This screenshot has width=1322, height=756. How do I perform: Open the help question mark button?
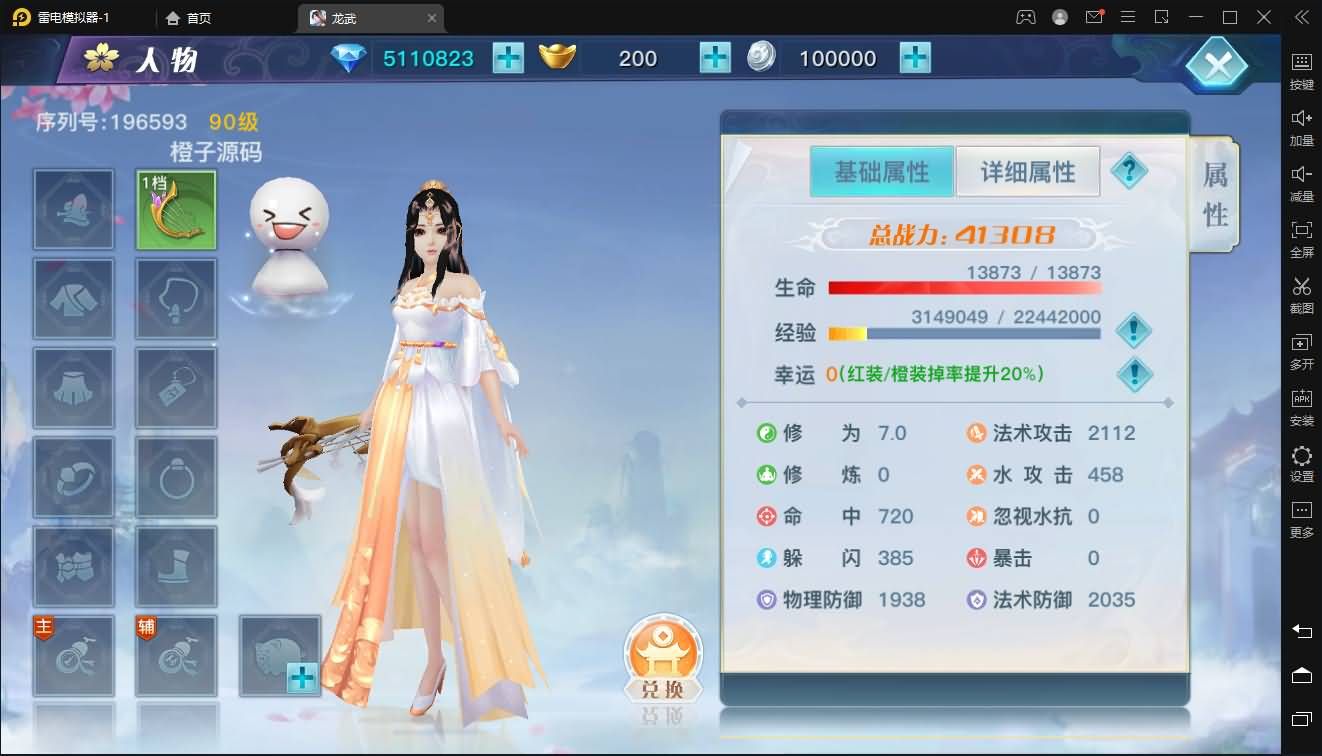(x=1131, y=170)
